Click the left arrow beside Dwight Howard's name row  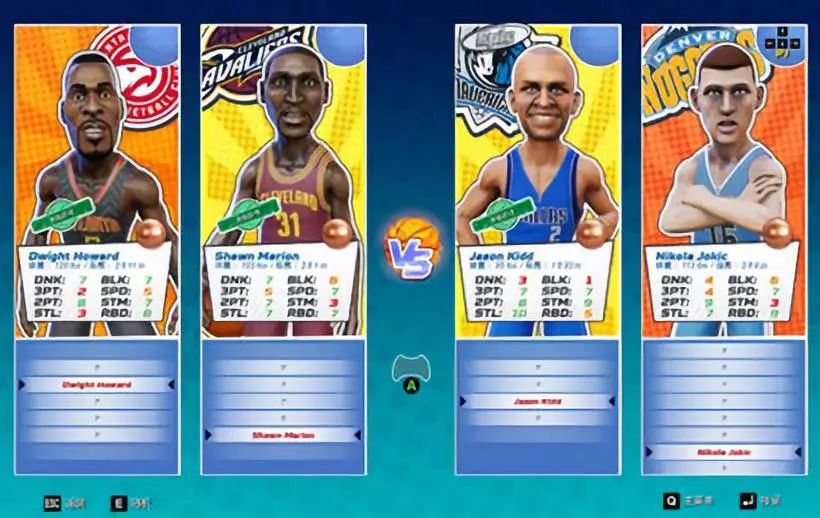[23, 384]
